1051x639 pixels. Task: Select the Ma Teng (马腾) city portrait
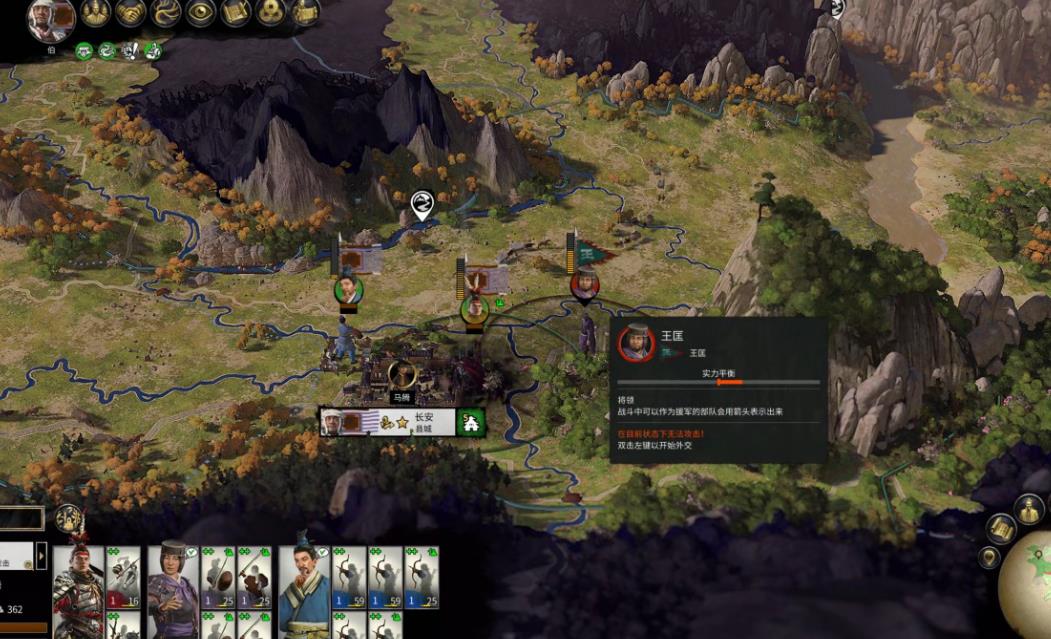click(x=402, y=375)
